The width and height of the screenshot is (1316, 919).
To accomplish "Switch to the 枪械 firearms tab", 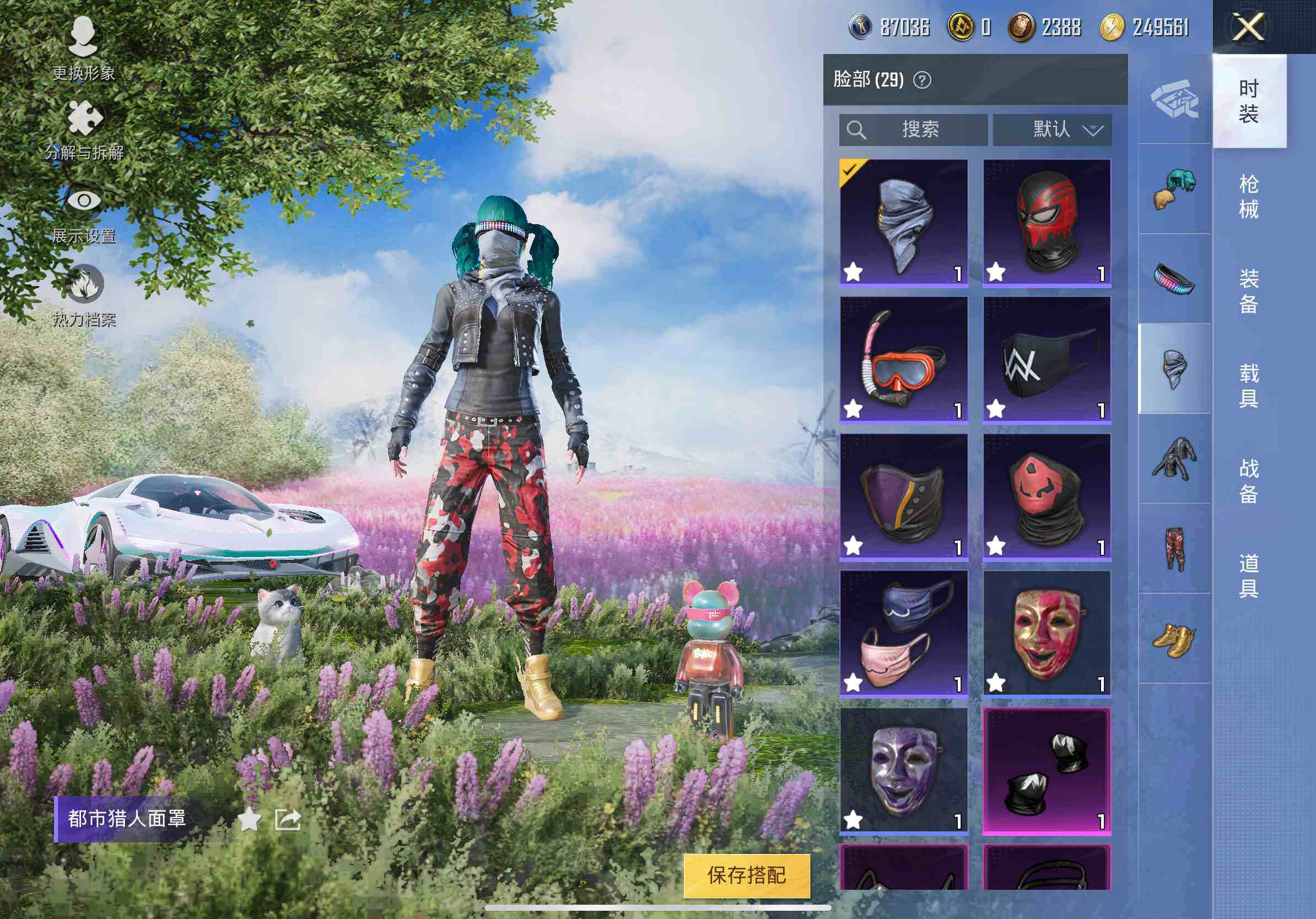I will point(1248,197).
